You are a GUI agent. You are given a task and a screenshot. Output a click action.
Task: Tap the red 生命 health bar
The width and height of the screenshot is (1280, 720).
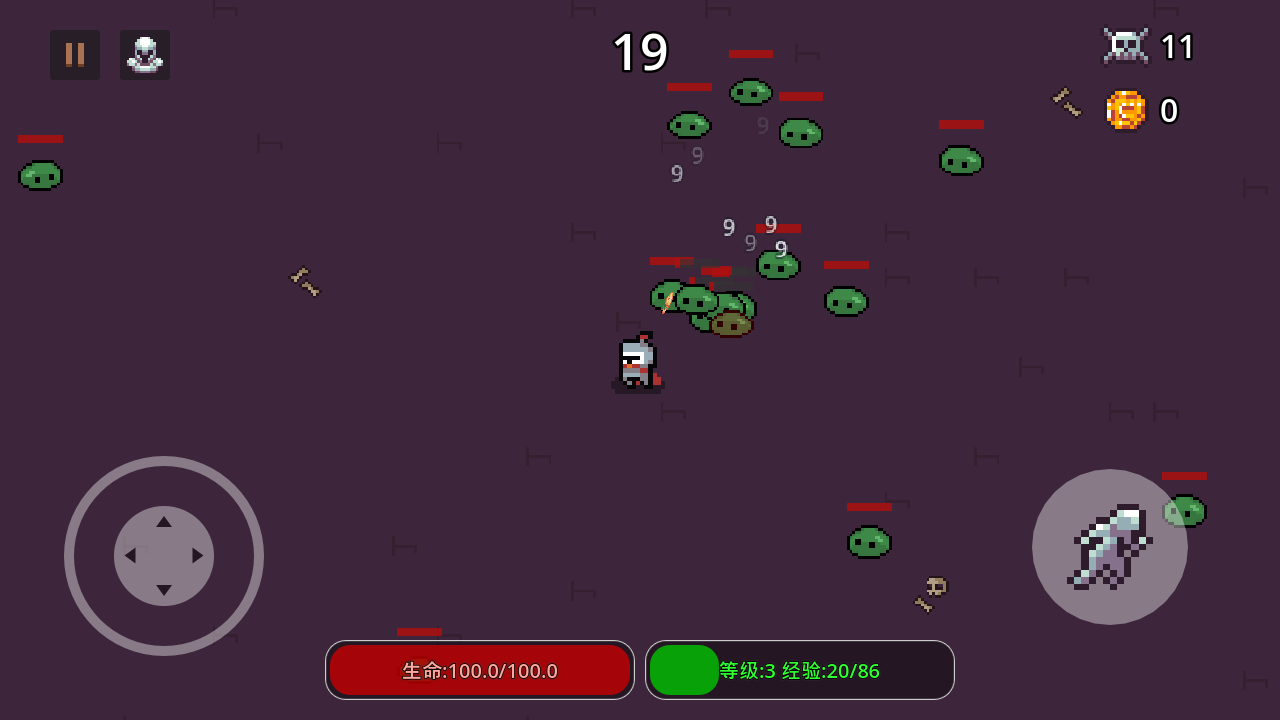pos(480,670)
